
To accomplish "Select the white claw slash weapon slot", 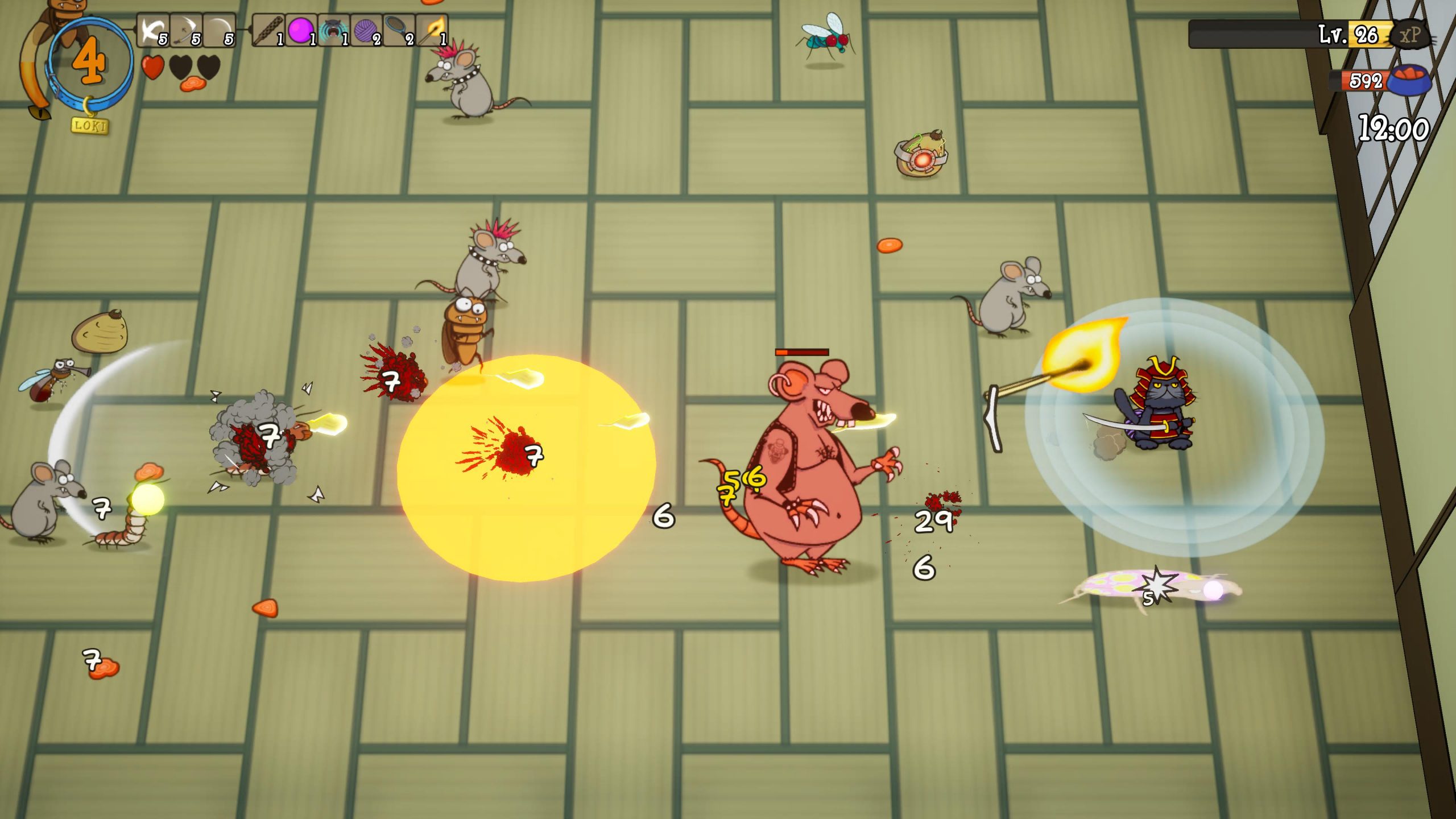I will pyautogui.click(x=152, y=30).
